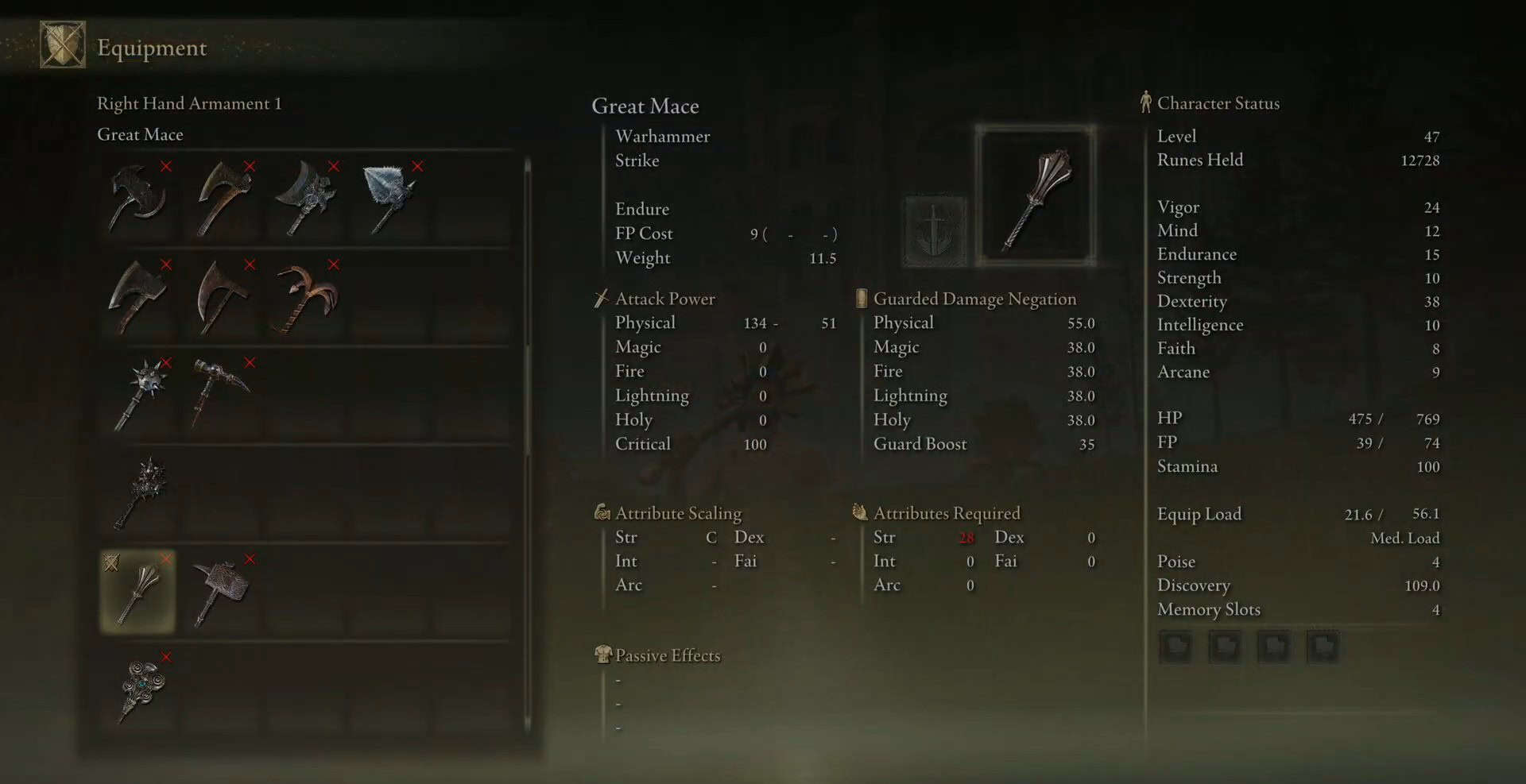Pick the curved warpick slot
1526x784 pixels.
point(223,395)
